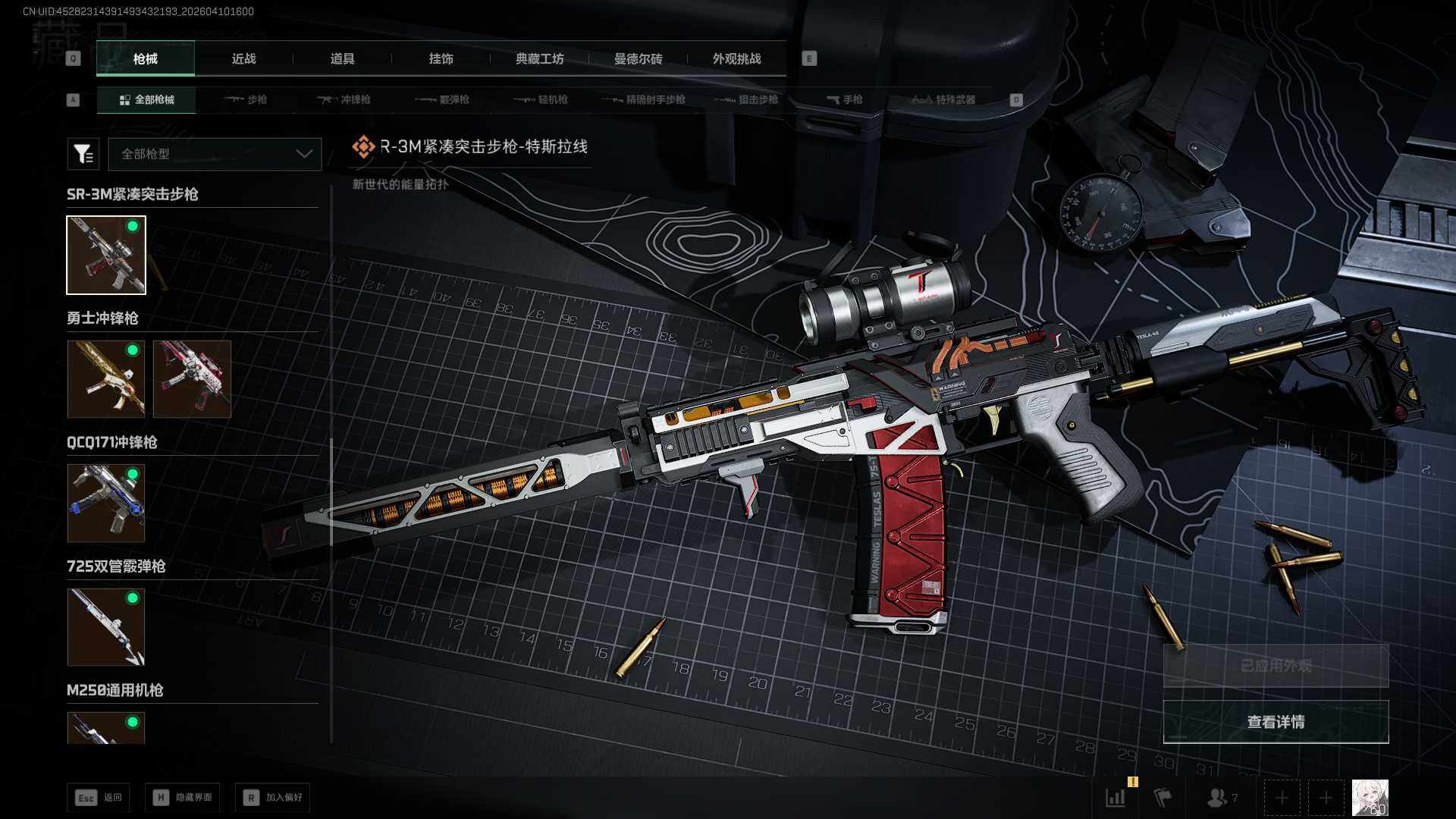Pick the pink-white 勇士冲锋枪 skin thumbnail
Image resolution: width=1456 pixels, height=819 pixels.
point(192,378)
